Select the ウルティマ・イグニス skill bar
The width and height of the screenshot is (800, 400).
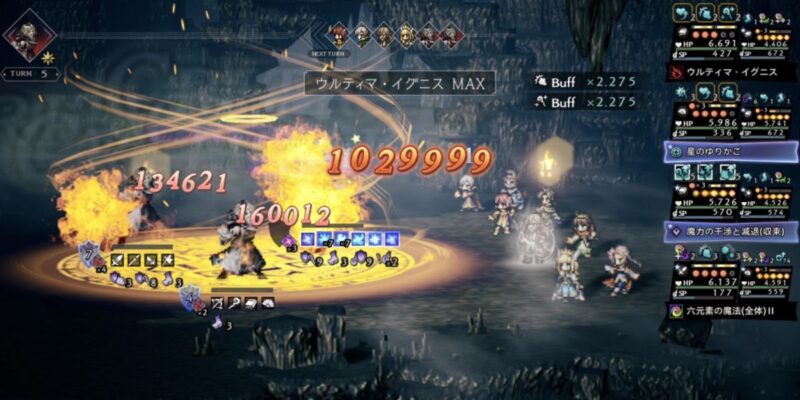(731, 72)
